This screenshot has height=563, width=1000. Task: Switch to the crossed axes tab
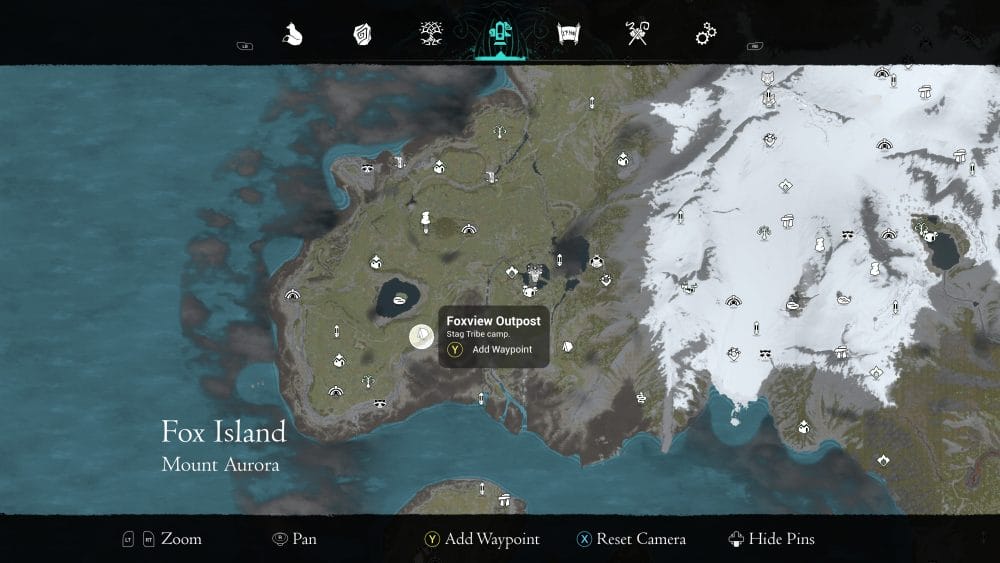point(637,35)
